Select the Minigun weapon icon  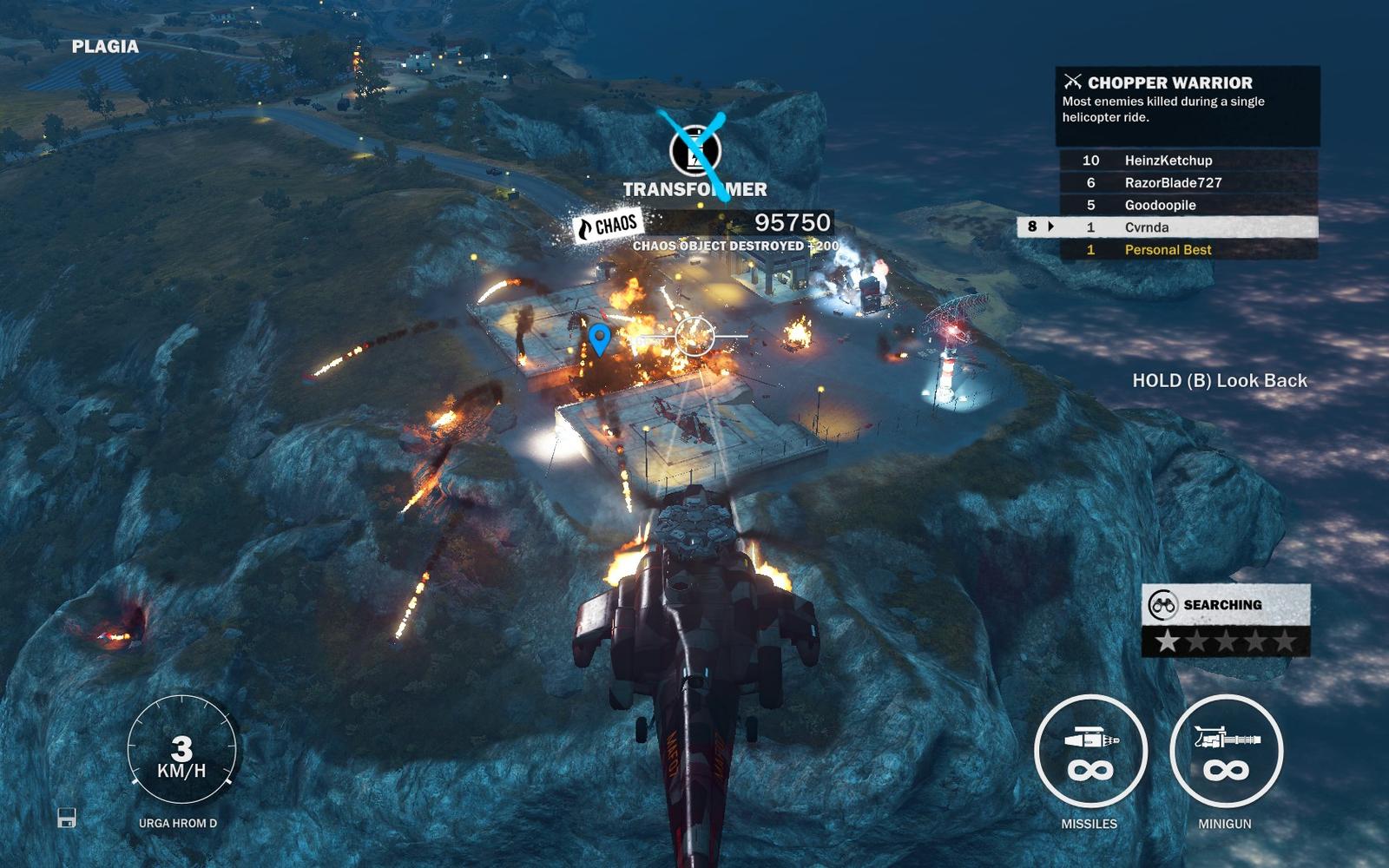[1225, 752]
